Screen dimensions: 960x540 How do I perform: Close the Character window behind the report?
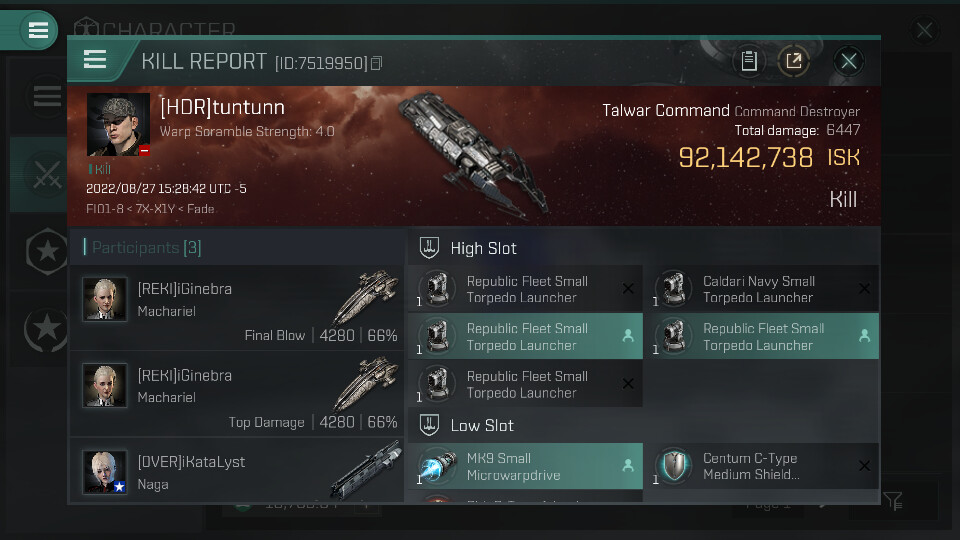[924, 31]
